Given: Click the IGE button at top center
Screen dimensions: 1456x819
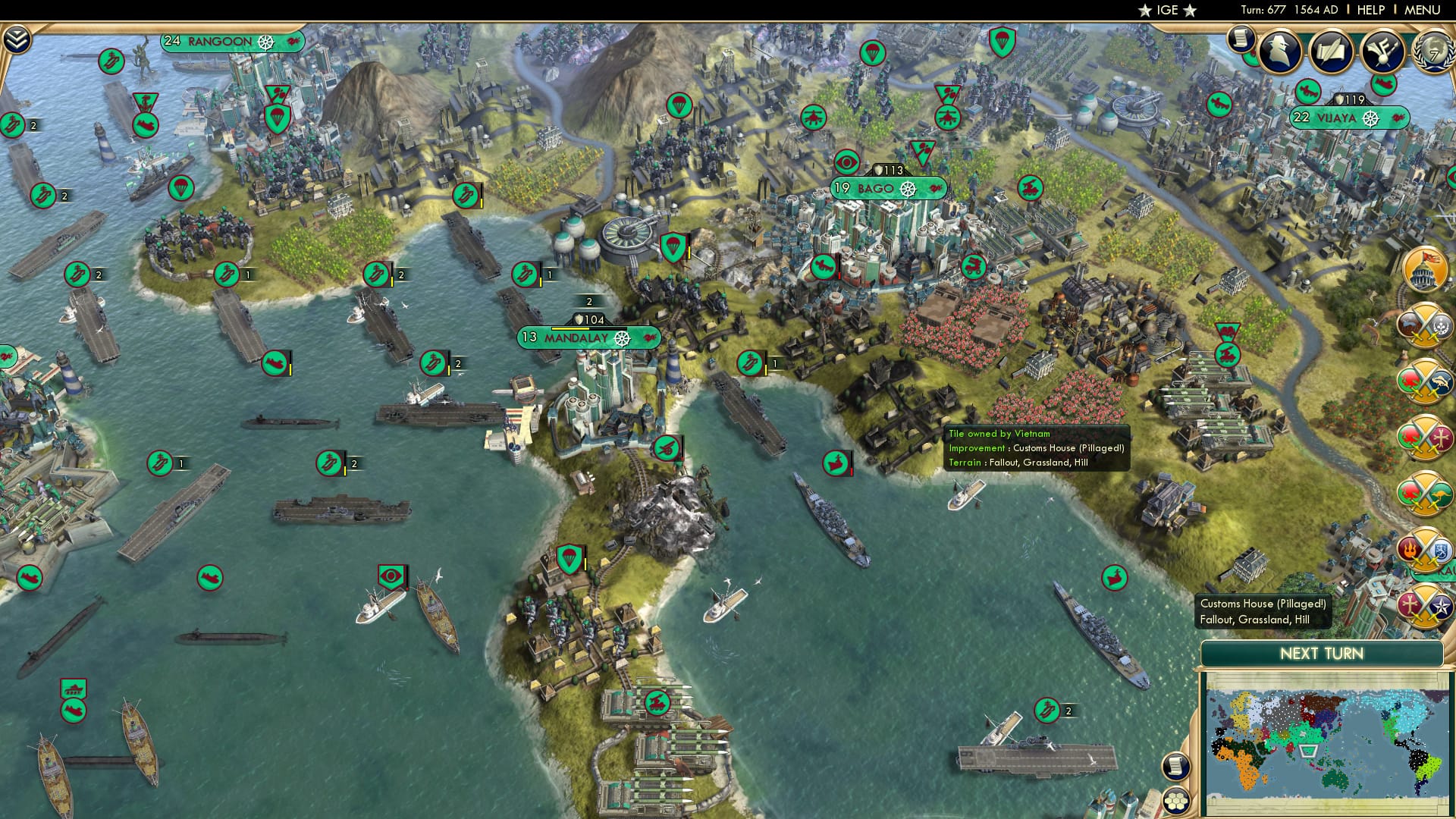Looking at the screenshot, I should [x=1166, y=10].
